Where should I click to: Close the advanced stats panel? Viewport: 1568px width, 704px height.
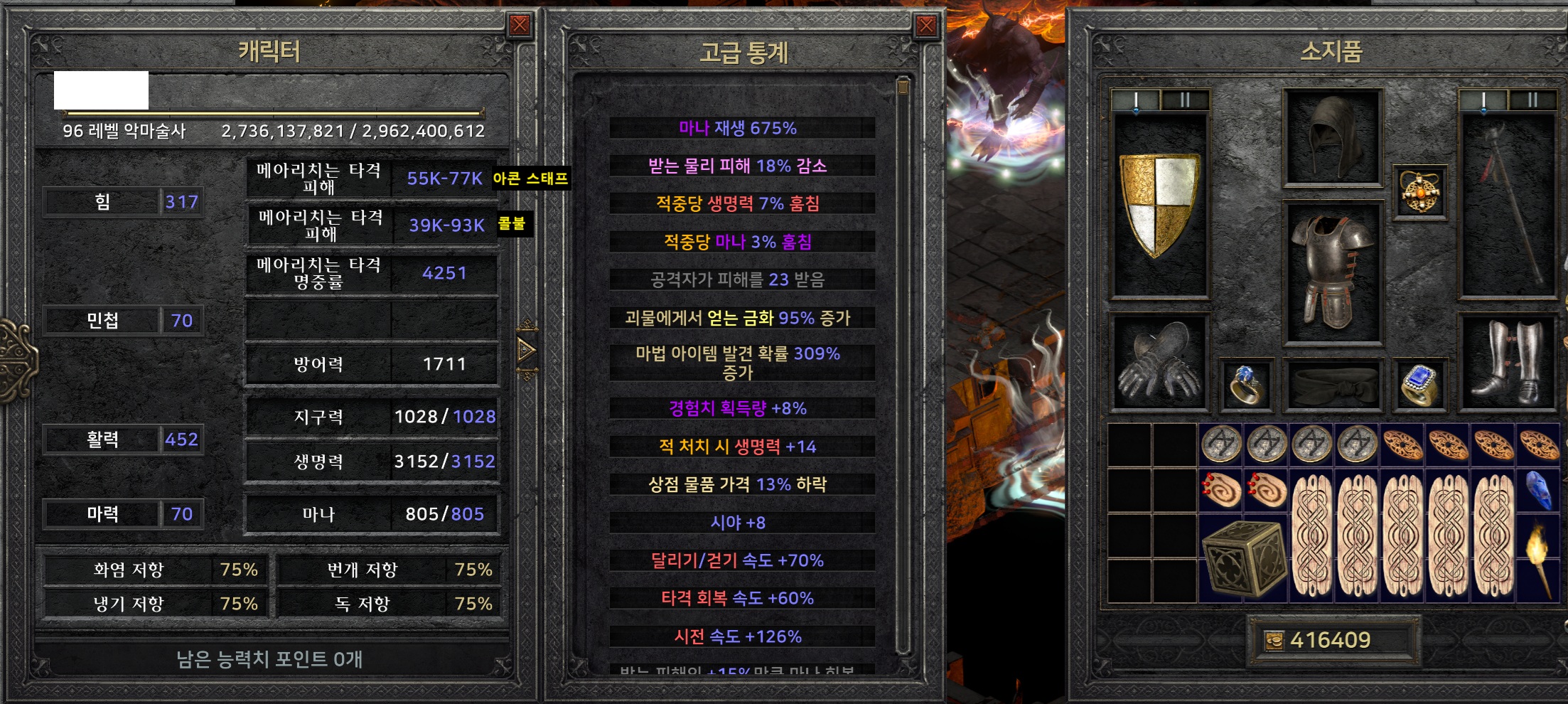(x=926, y=26)
